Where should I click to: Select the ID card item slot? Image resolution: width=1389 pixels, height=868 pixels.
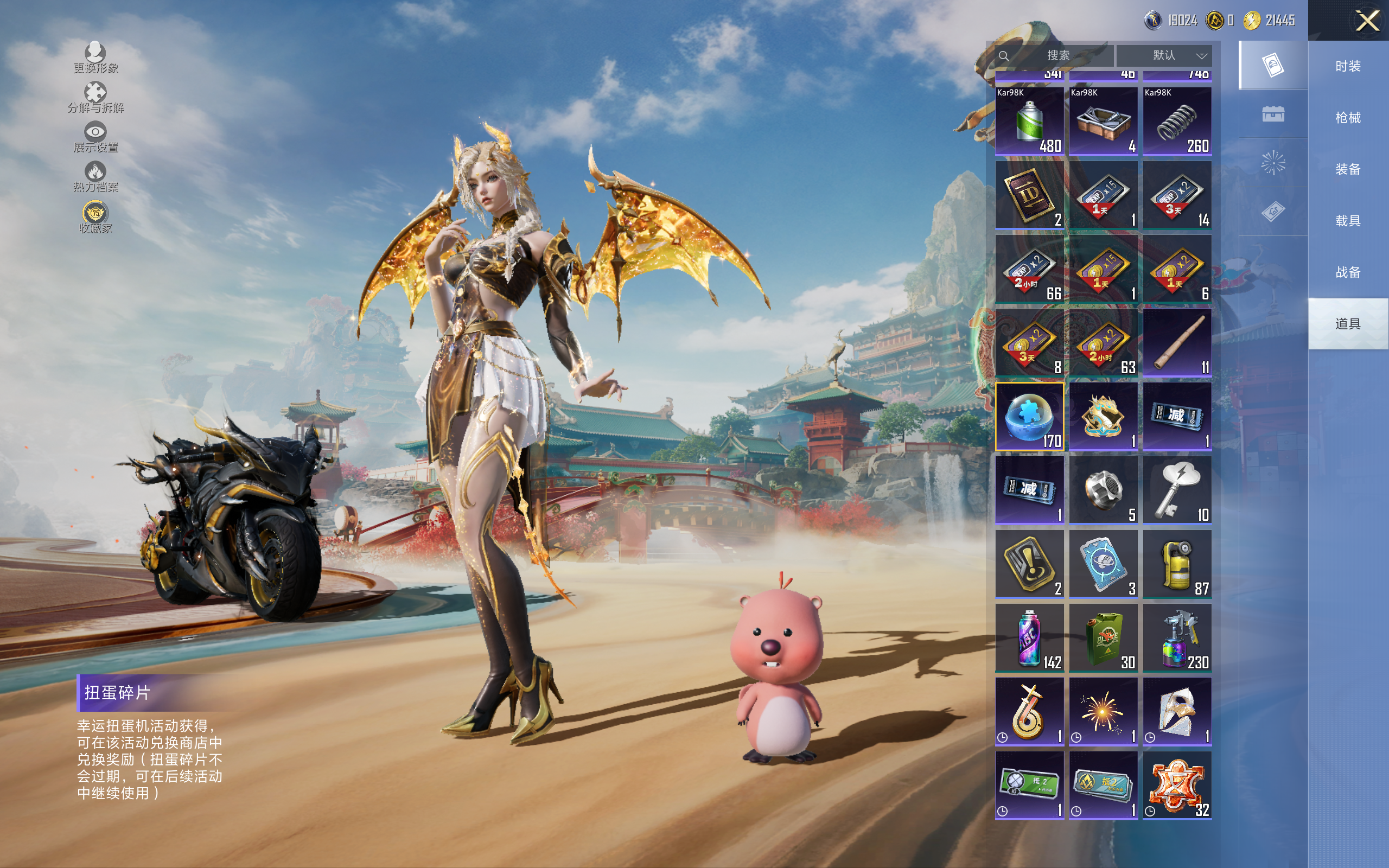1029,195
